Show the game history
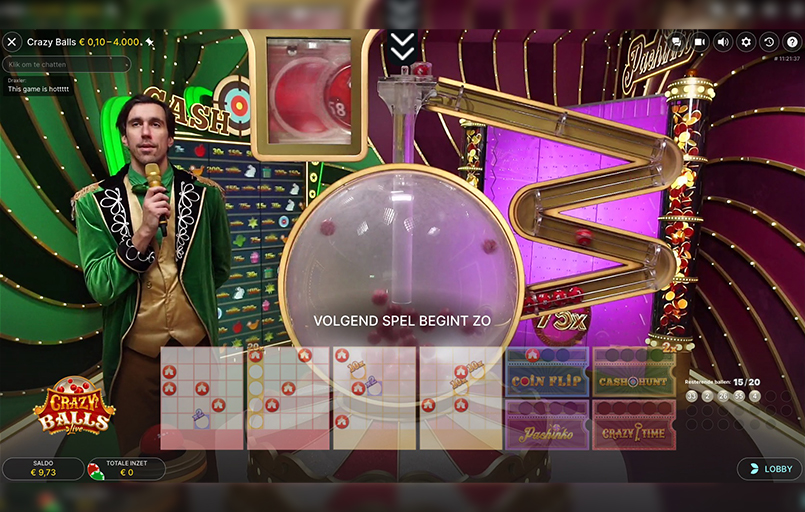 point(768,42)
